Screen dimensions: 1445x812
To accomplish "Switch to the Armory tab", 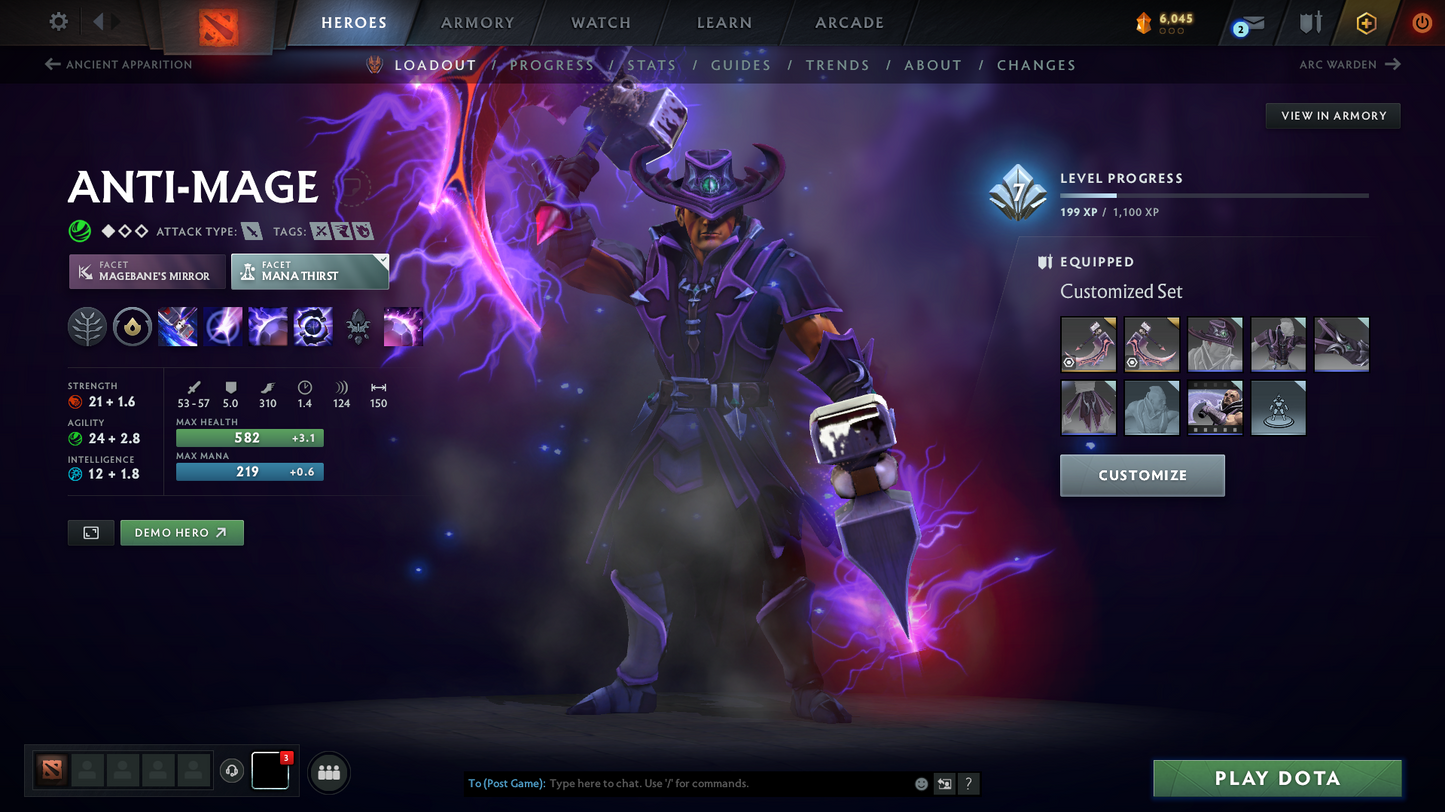I will pyautogui.click(x=477, y=22).
